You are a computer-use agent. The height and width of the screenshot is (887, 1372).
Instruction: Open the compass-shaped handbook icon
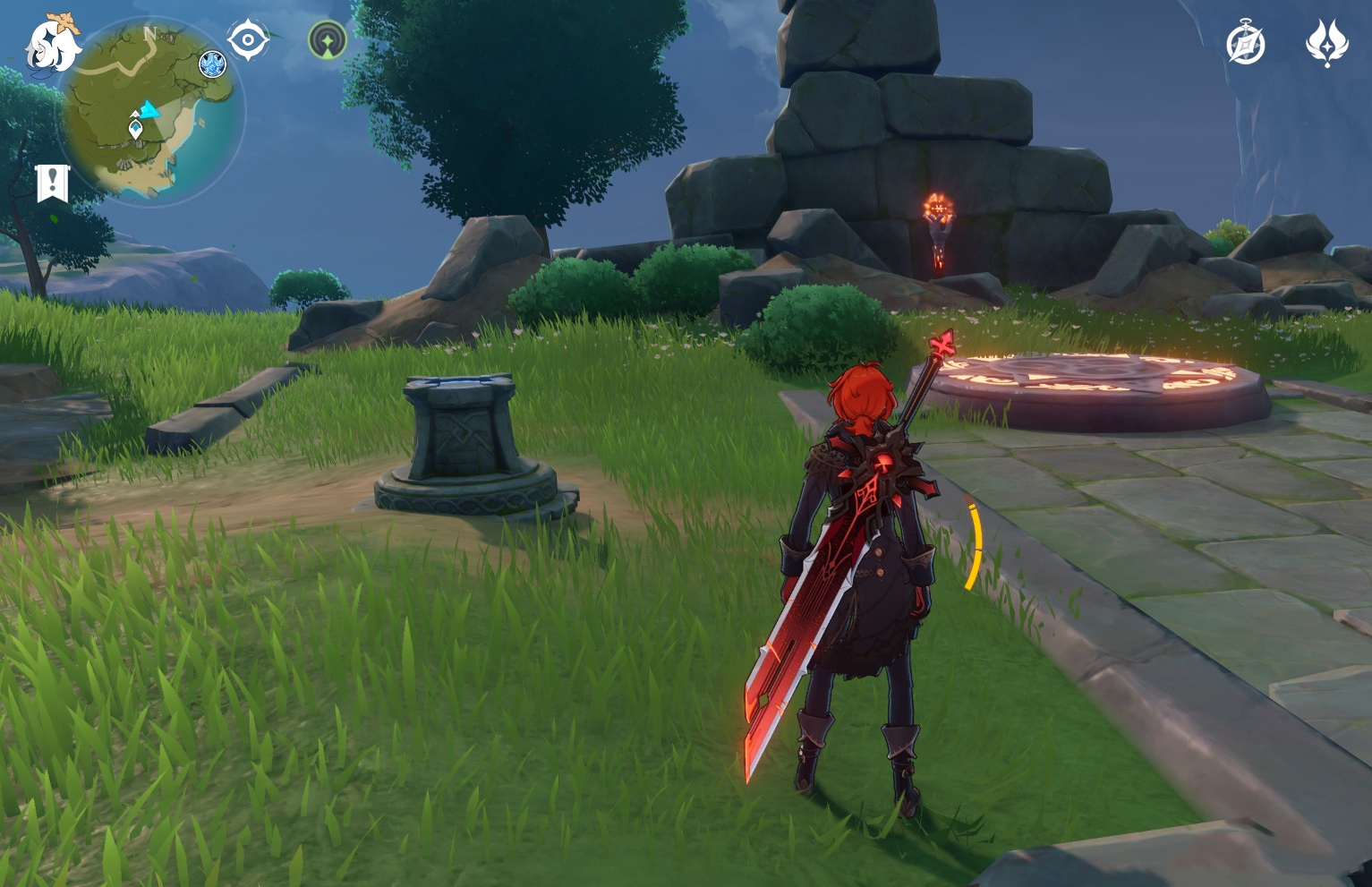1246,44
